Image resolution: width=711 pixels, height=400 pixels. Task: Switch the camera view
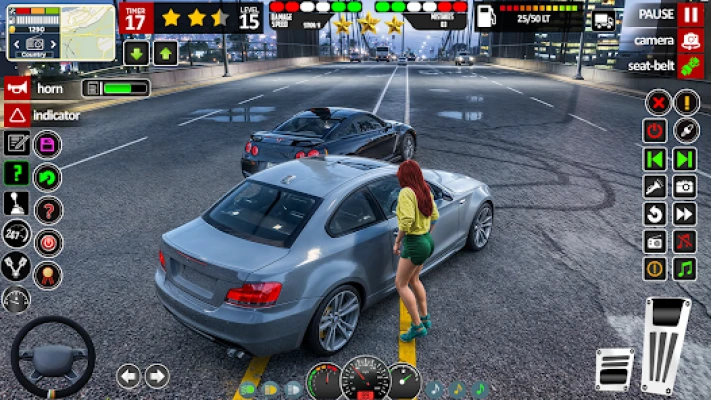(x=690, y=41)
